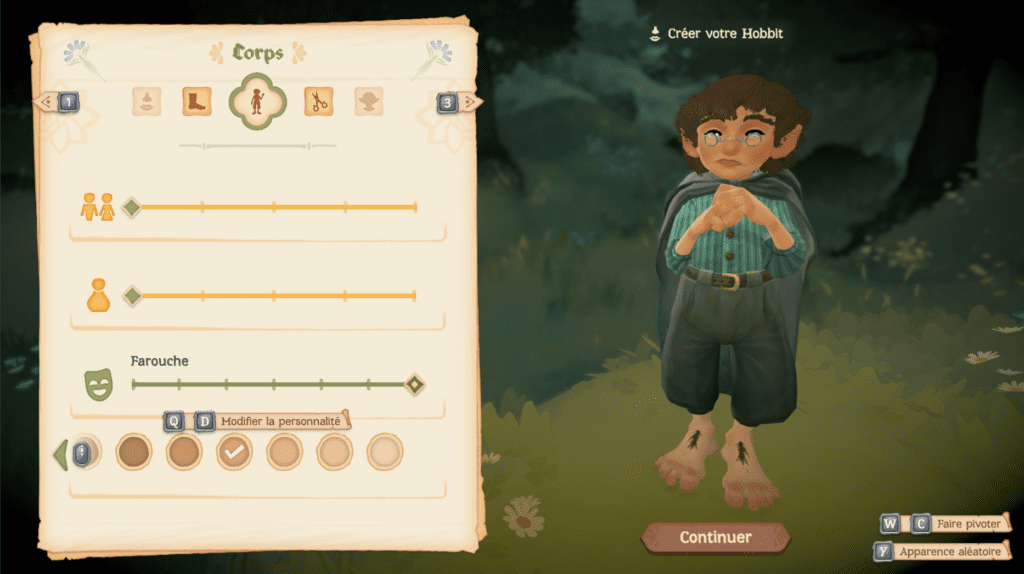
Task: Open the scissors hair tab
Action: point(318,101)
